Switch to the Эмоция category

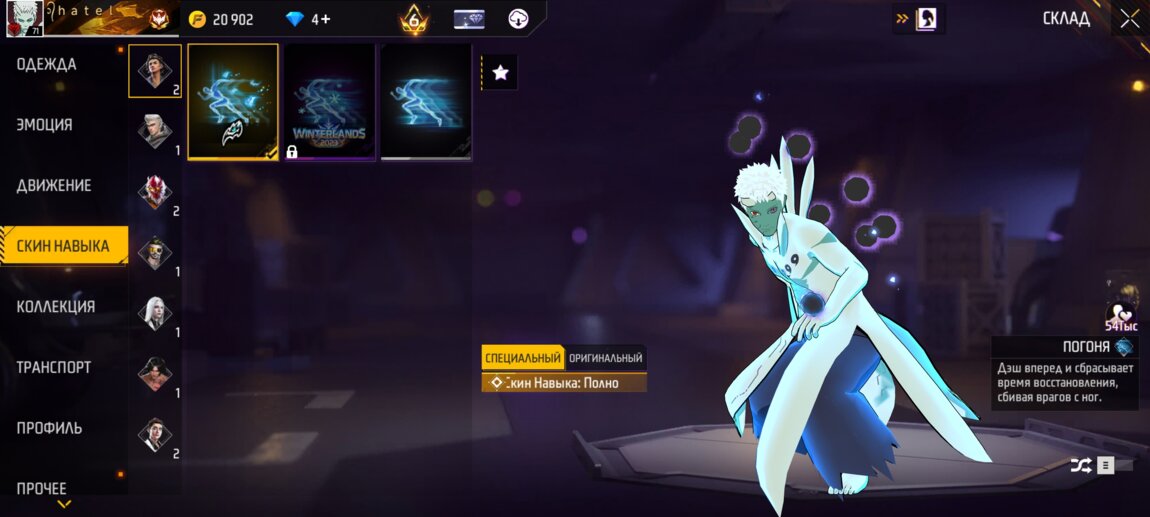click(x=45, y=125)
